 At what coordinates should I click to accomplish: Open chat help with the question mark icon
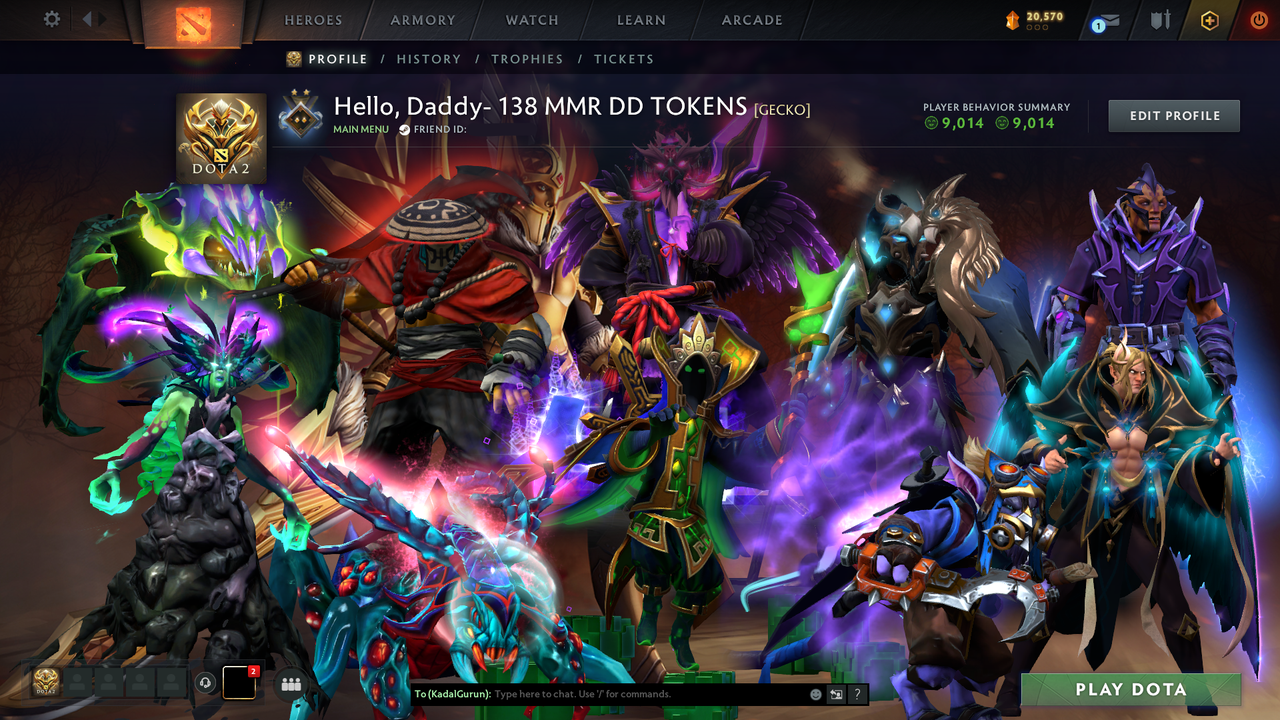pos(857,693)
